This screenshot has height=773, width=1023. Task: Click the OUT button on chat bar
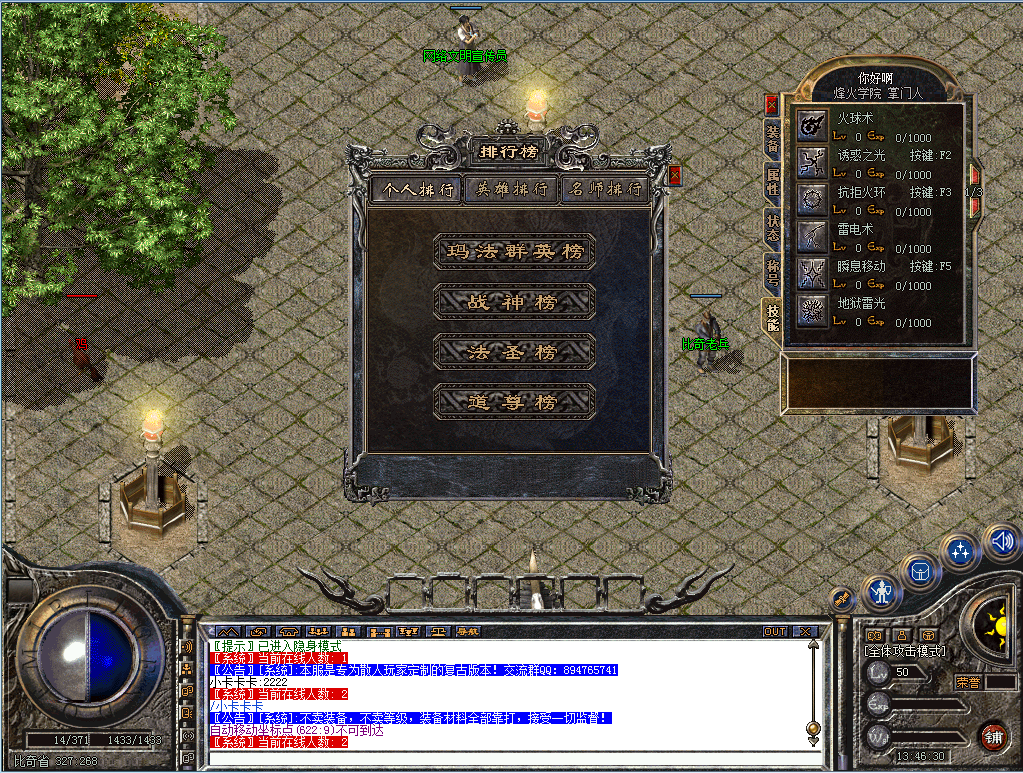click(x=775, y=632)
